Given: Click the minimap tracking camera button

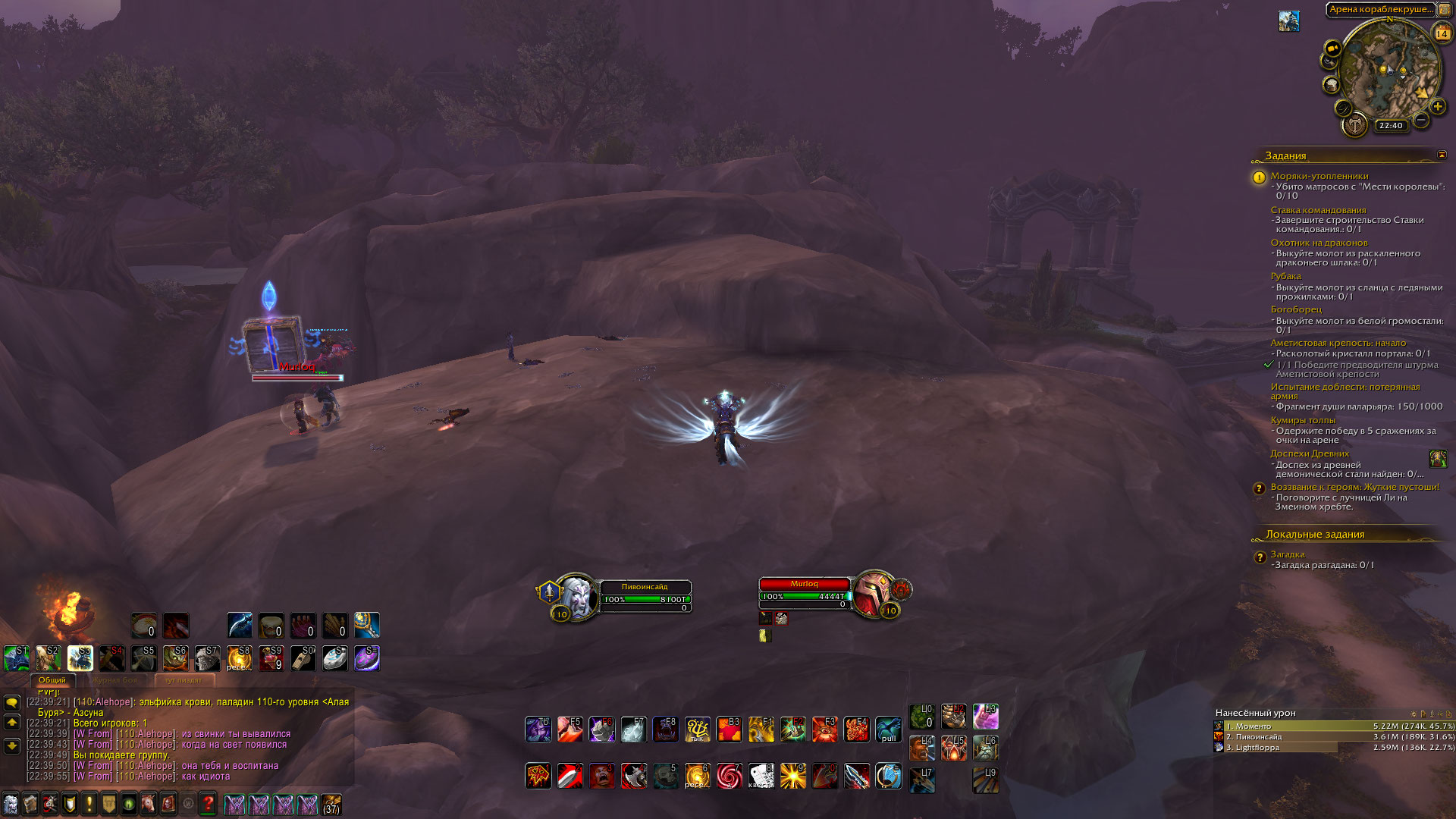Looking at the screenshot, I should pos(1332,48).
